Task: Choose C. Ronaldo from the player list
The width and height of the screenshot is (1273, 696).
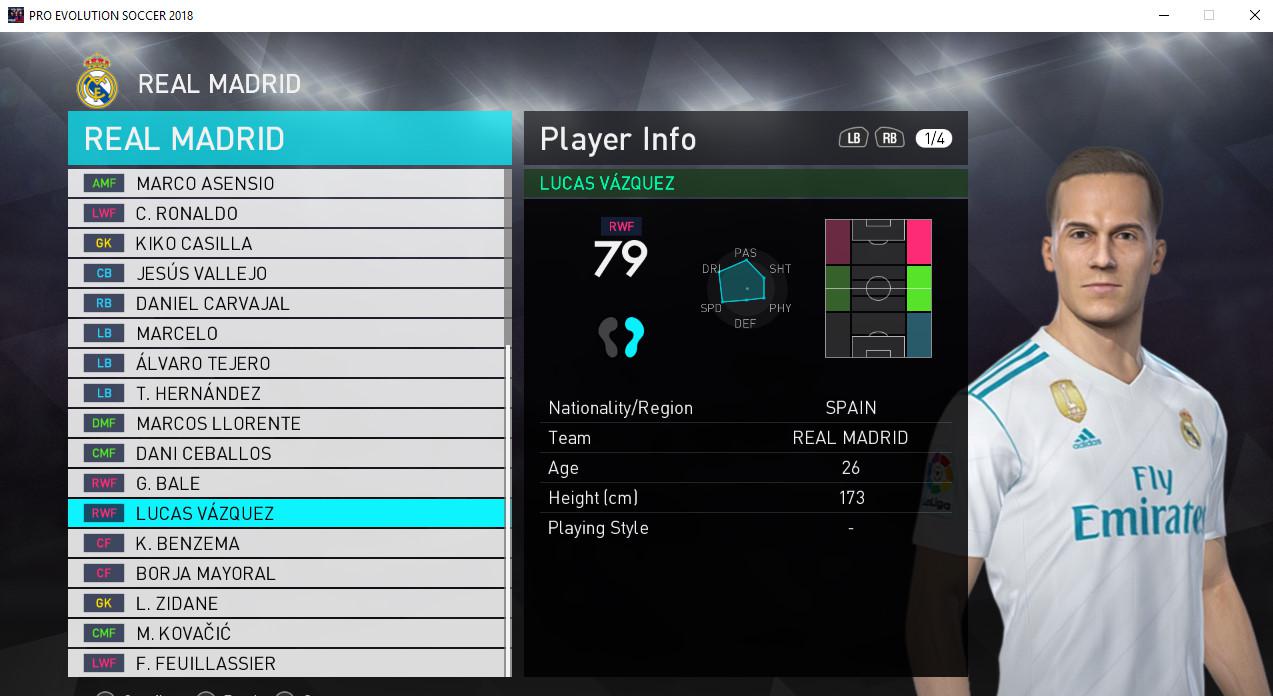Action: pyautogui.click(x=286, y=213)
